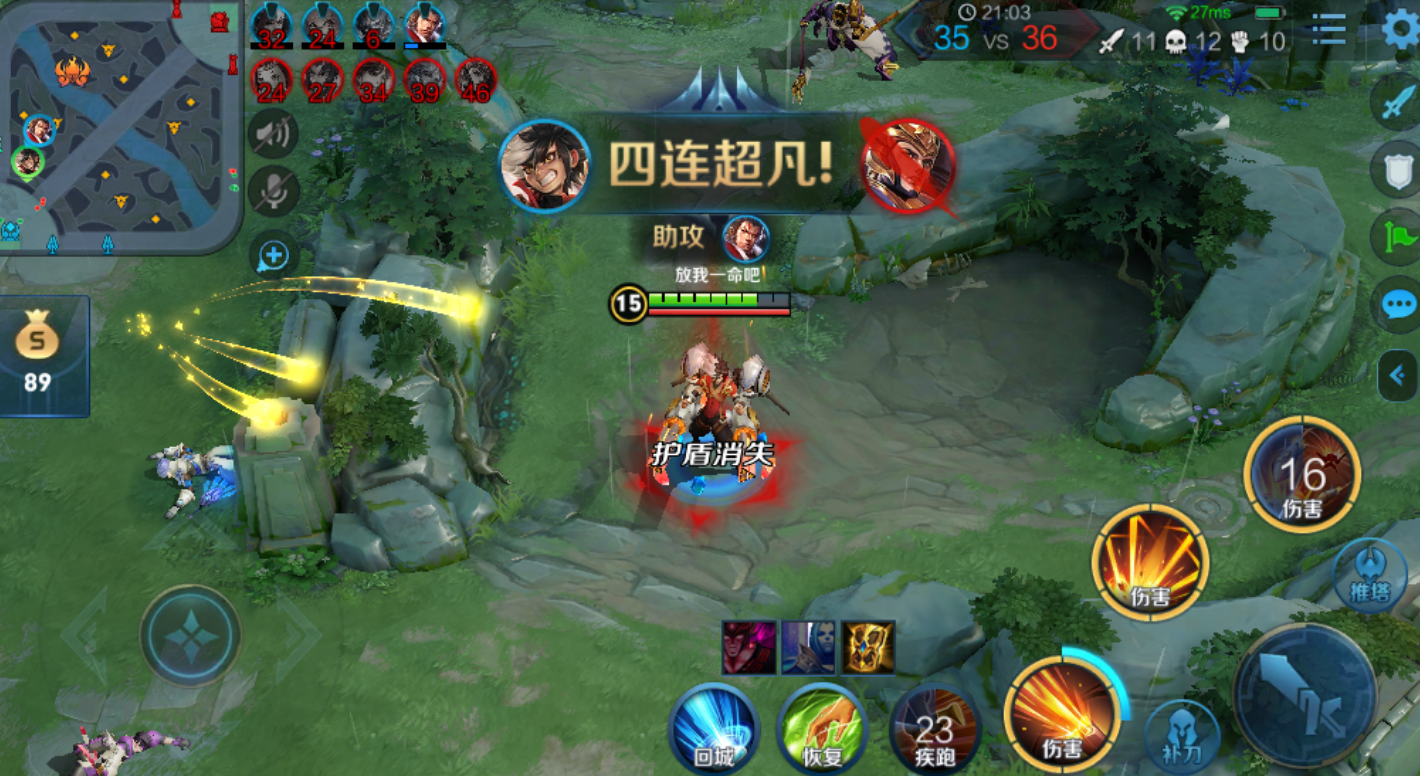Open the settings gear menu
This screenshot has width=1420, height=776.
1396,31
